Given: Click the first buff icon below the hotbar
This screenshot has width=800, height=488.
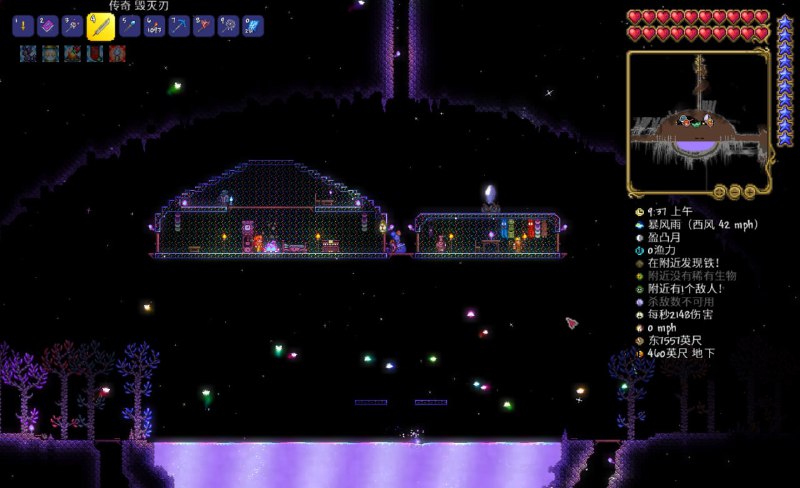Looking at the screenshot, I should 27,53.
